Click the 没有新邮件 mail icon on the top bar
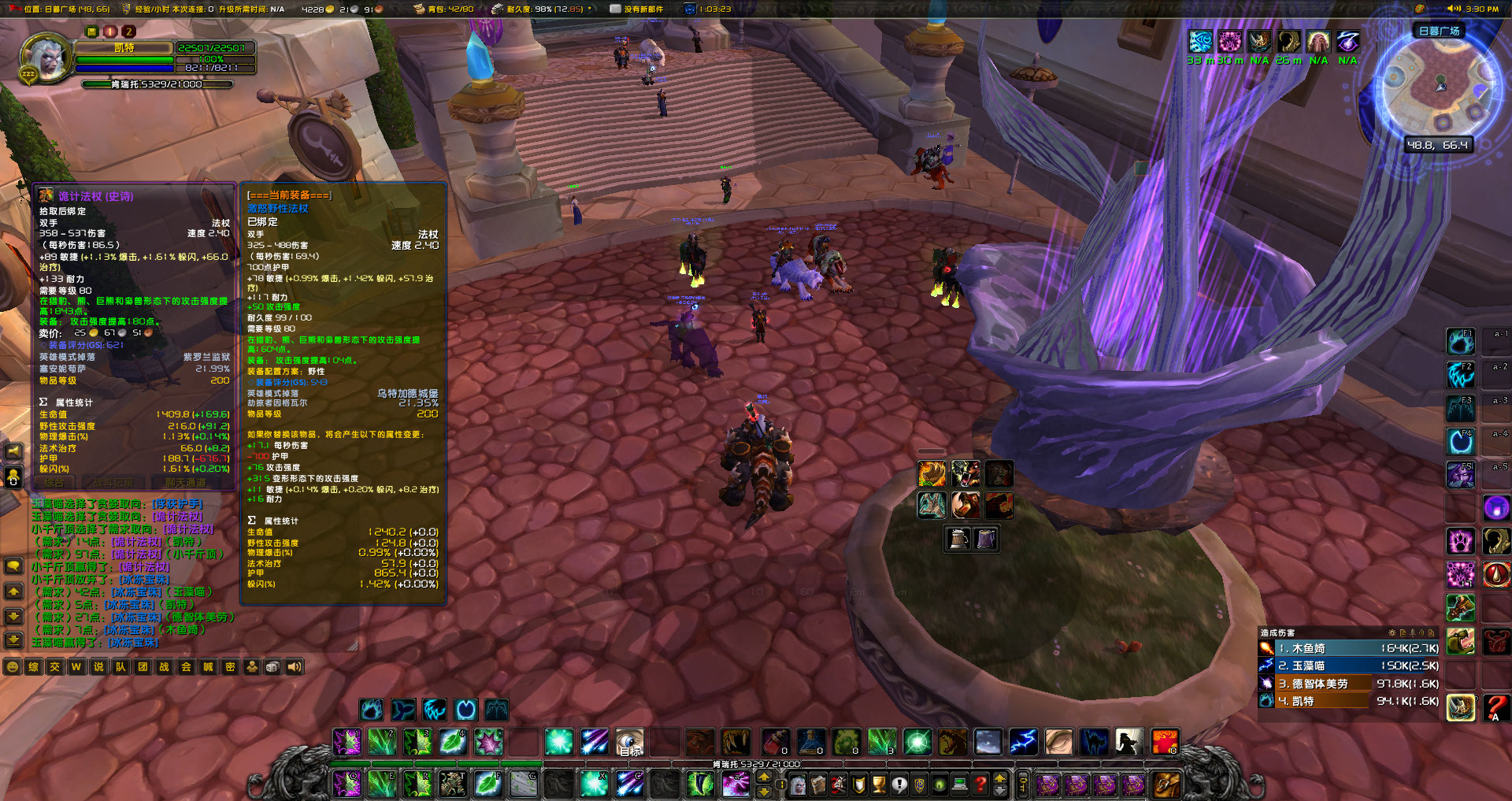1512x801 pixels. pyautogui.click(x=613, y=9)
